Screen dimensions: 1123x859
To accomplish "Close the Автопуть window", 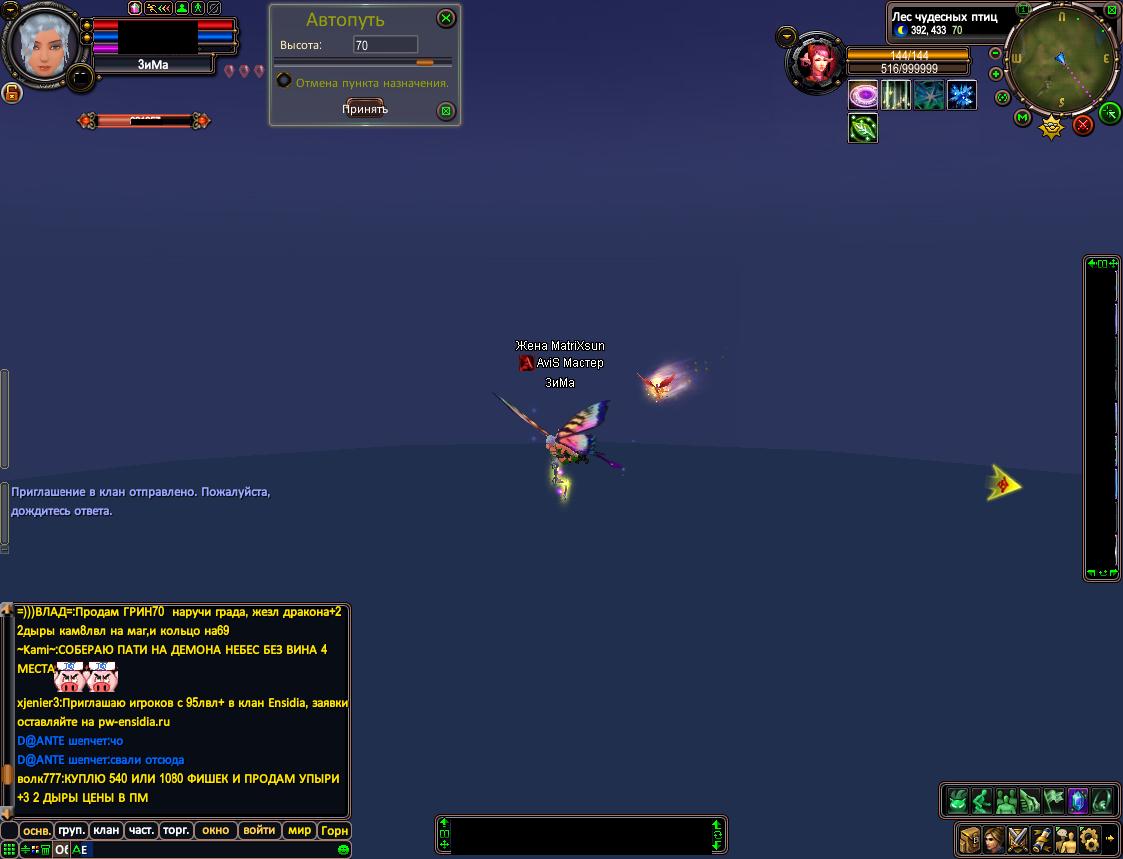I will 446,18.
